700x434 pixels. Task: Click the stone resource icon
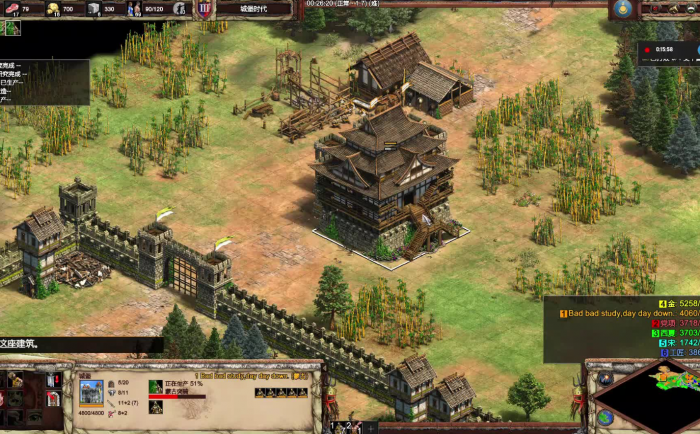[x=93, y=9]
